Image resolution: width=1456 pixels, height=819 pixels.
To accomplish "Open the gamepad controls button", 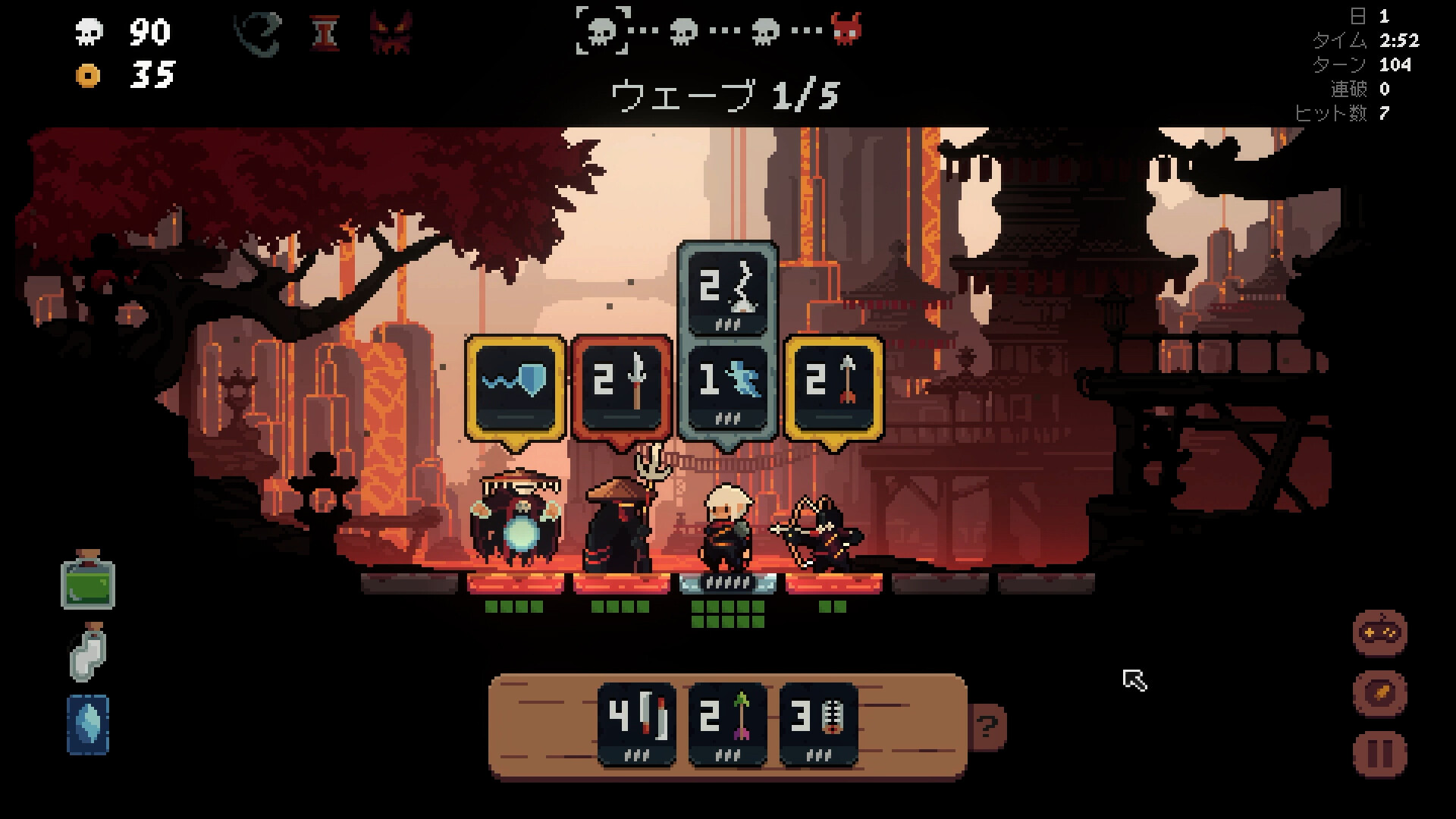I will point(1379,632).
